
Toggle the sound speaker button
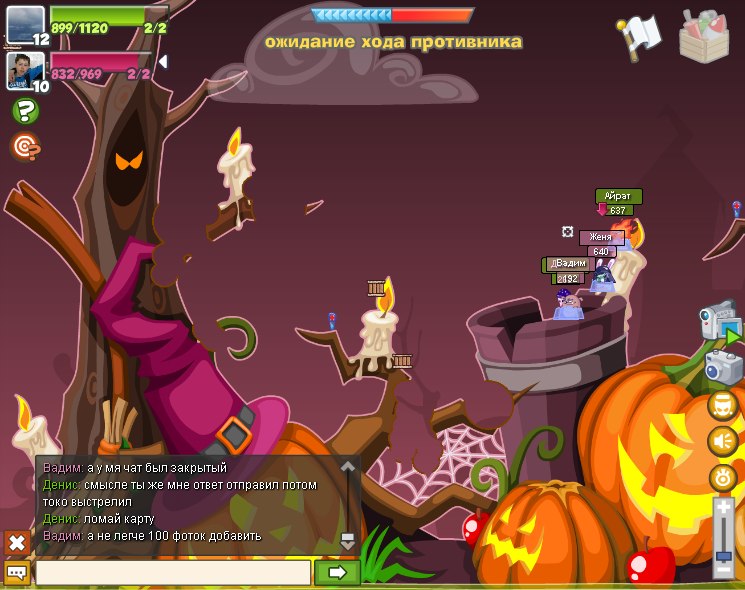(723, 440)
